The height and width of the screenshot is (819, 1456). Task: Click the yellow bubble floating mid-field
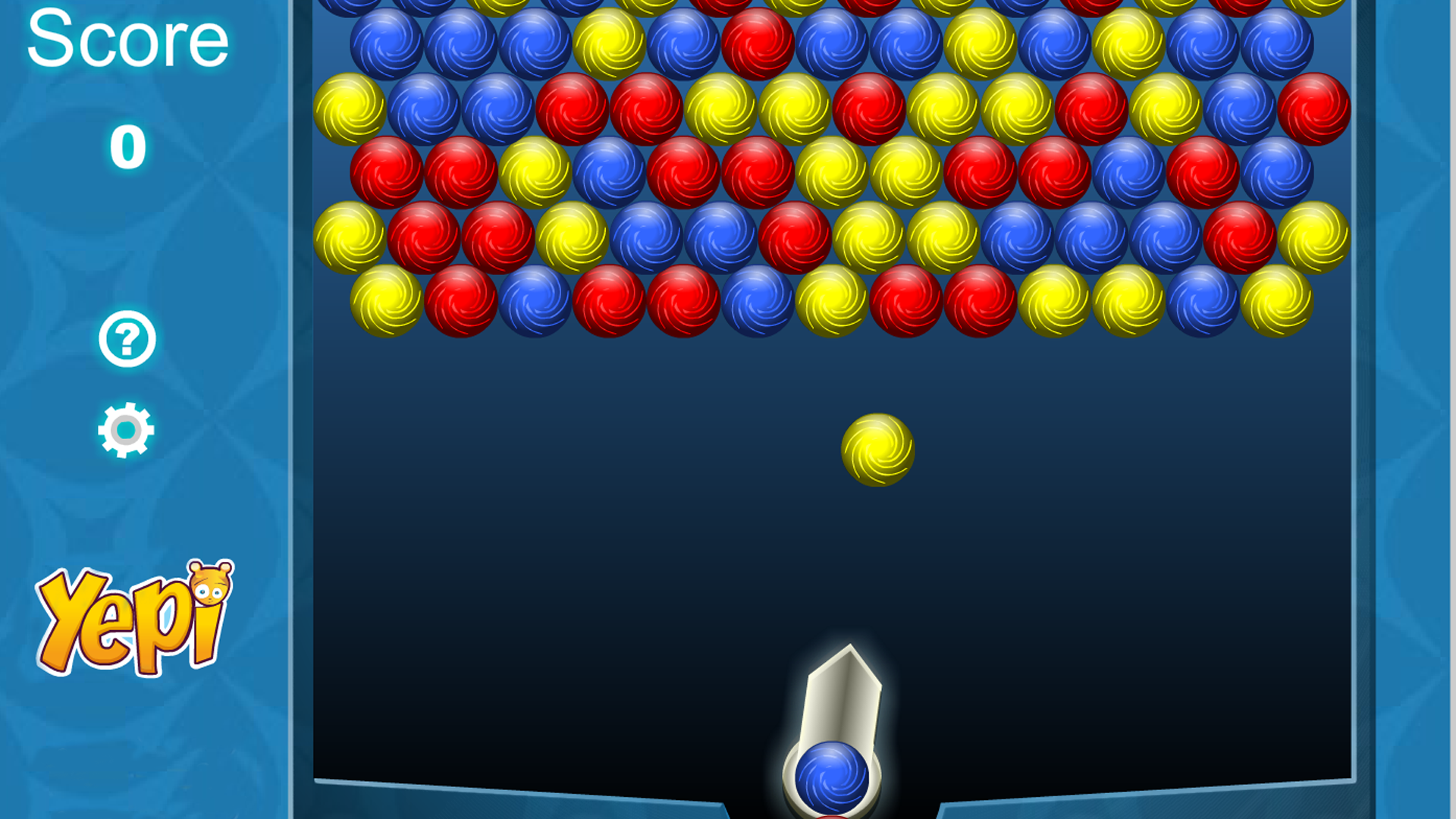pos(878,449)
